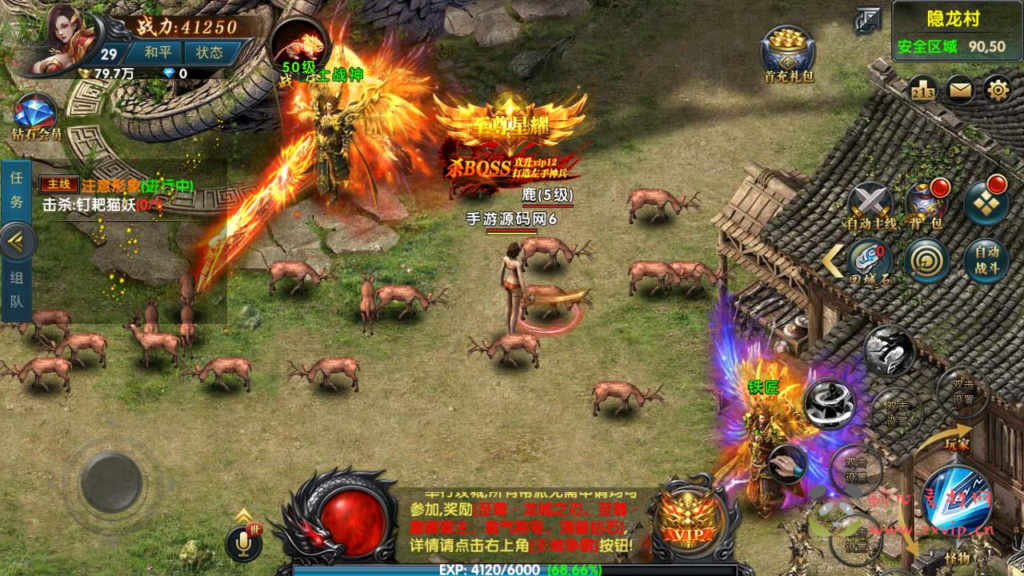Screen dimensions: 1024x576
Task: Tap the microphone voice chat button
Action: tap(243, 543)
